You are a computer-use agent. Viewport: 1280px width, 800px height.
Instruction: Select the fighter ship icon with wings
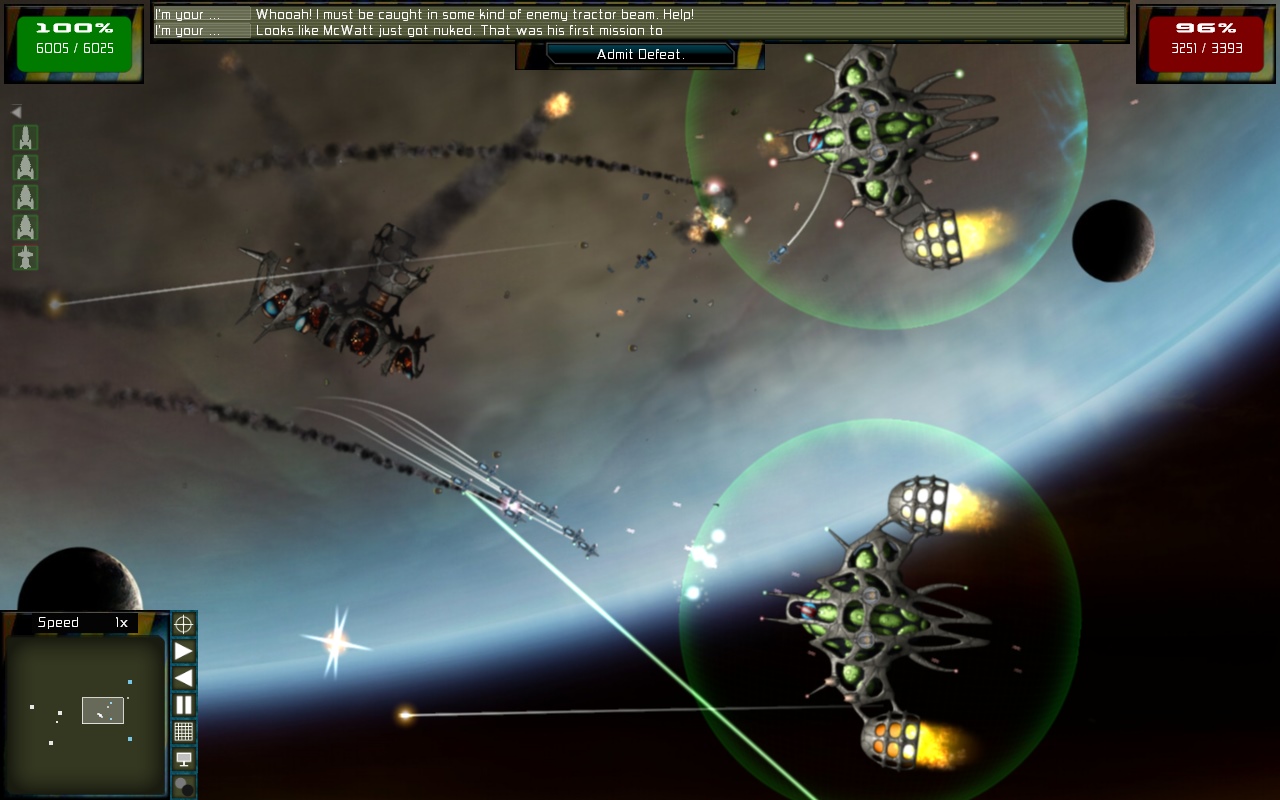tap(25, 258)
